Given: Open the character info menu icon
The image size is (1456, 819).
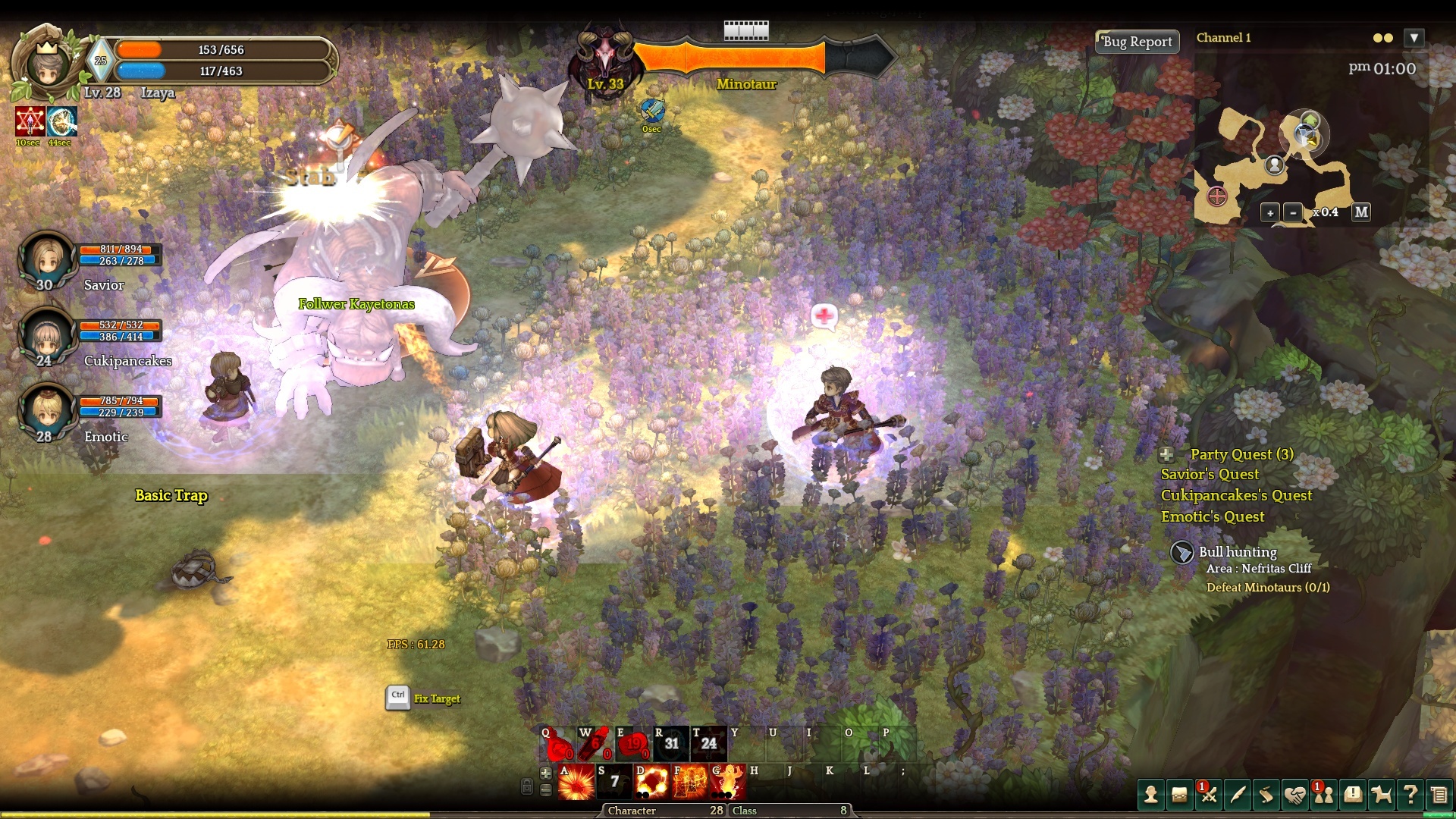Looking at the screenshot, I should click(1151, 795).
